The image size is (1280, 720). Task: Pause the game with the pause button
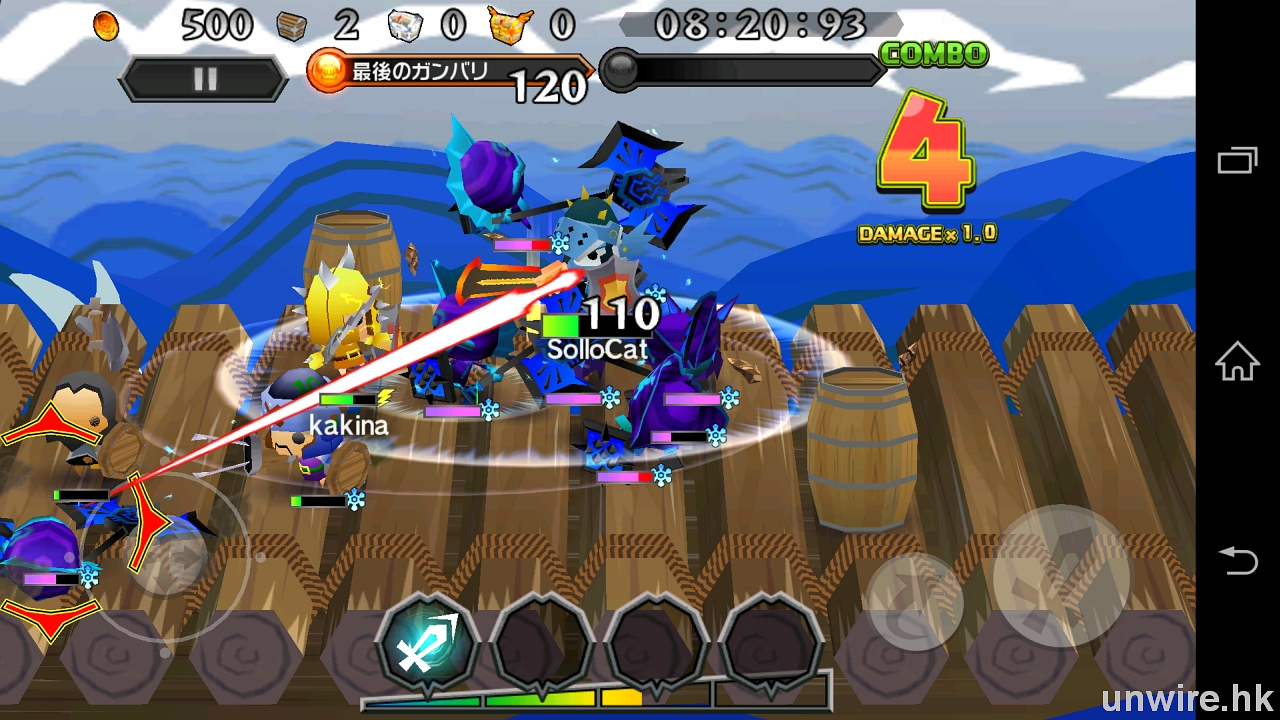204,80
